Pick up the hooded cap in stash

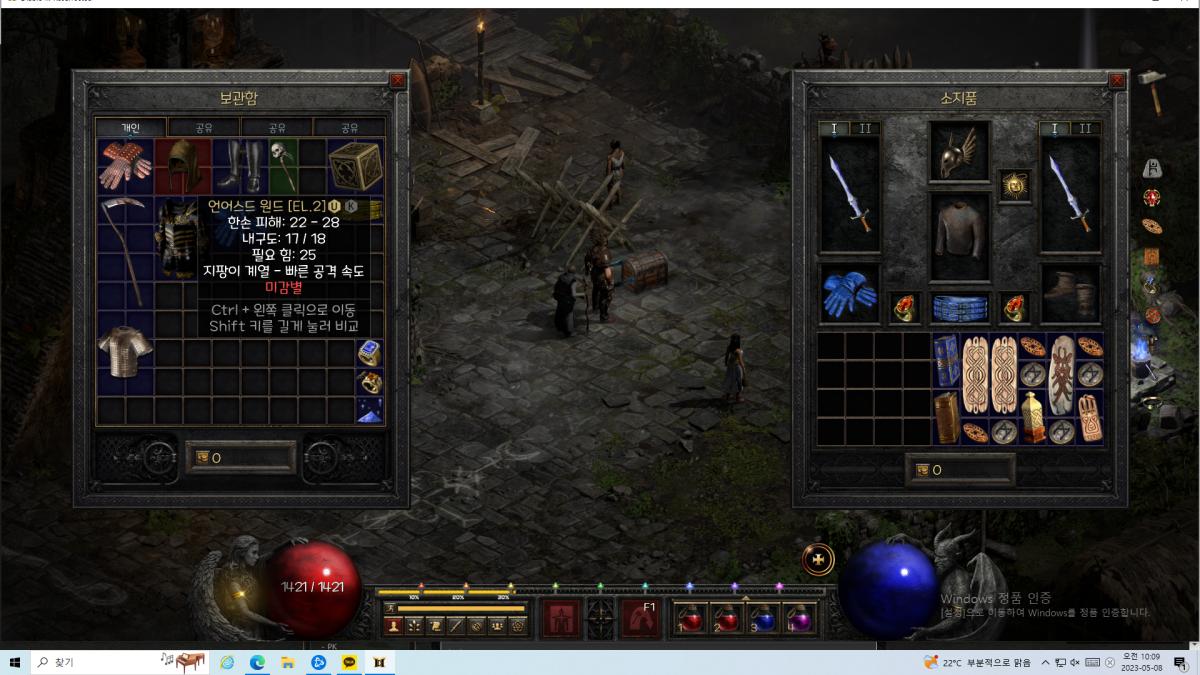tap(183, 164)
